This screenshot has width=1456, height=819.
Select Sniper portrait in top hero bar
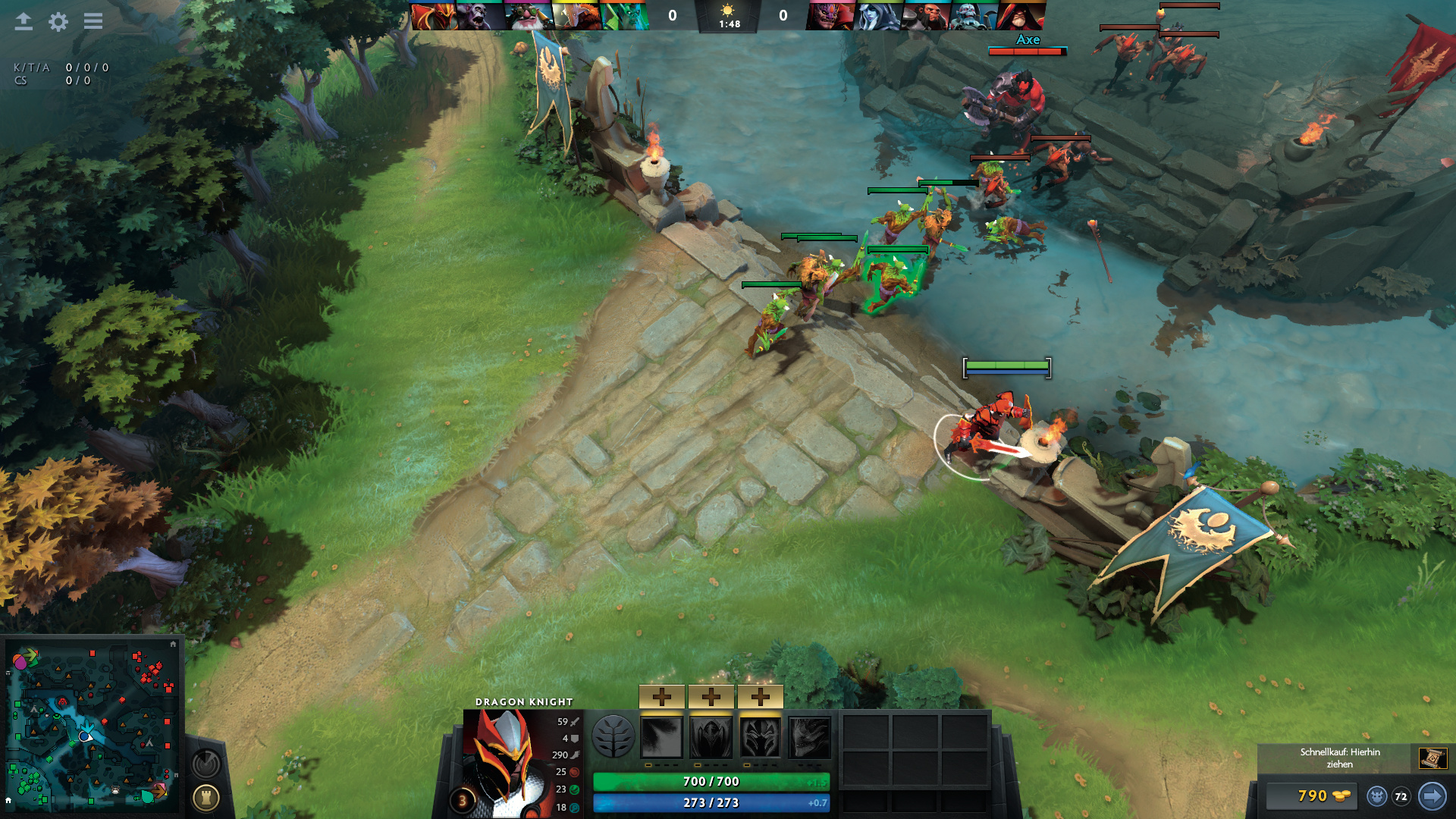(529, 16)
